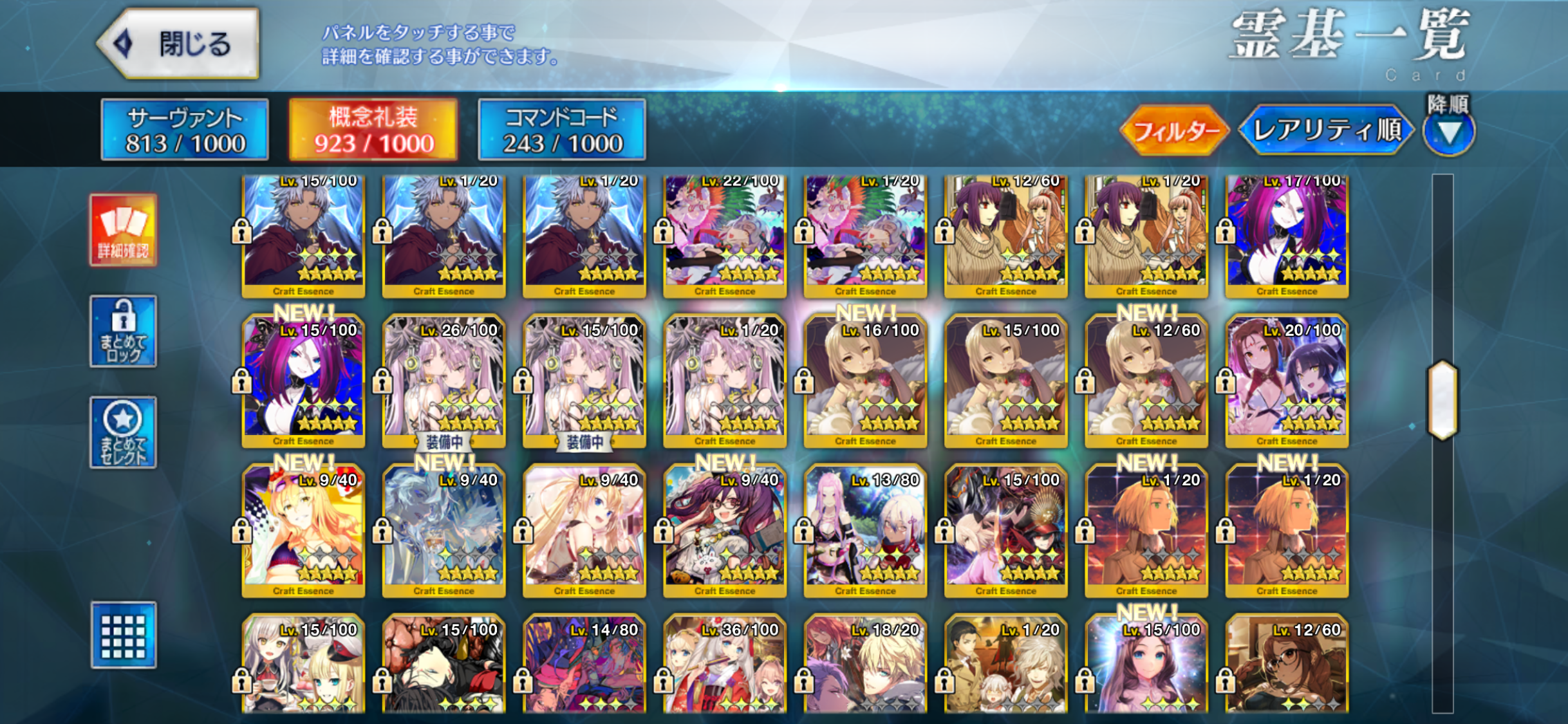Choose the Lv. 18/20 craft essence card
The width and height of the screenshot is (1568, 724).
click(x=865, y=666)
